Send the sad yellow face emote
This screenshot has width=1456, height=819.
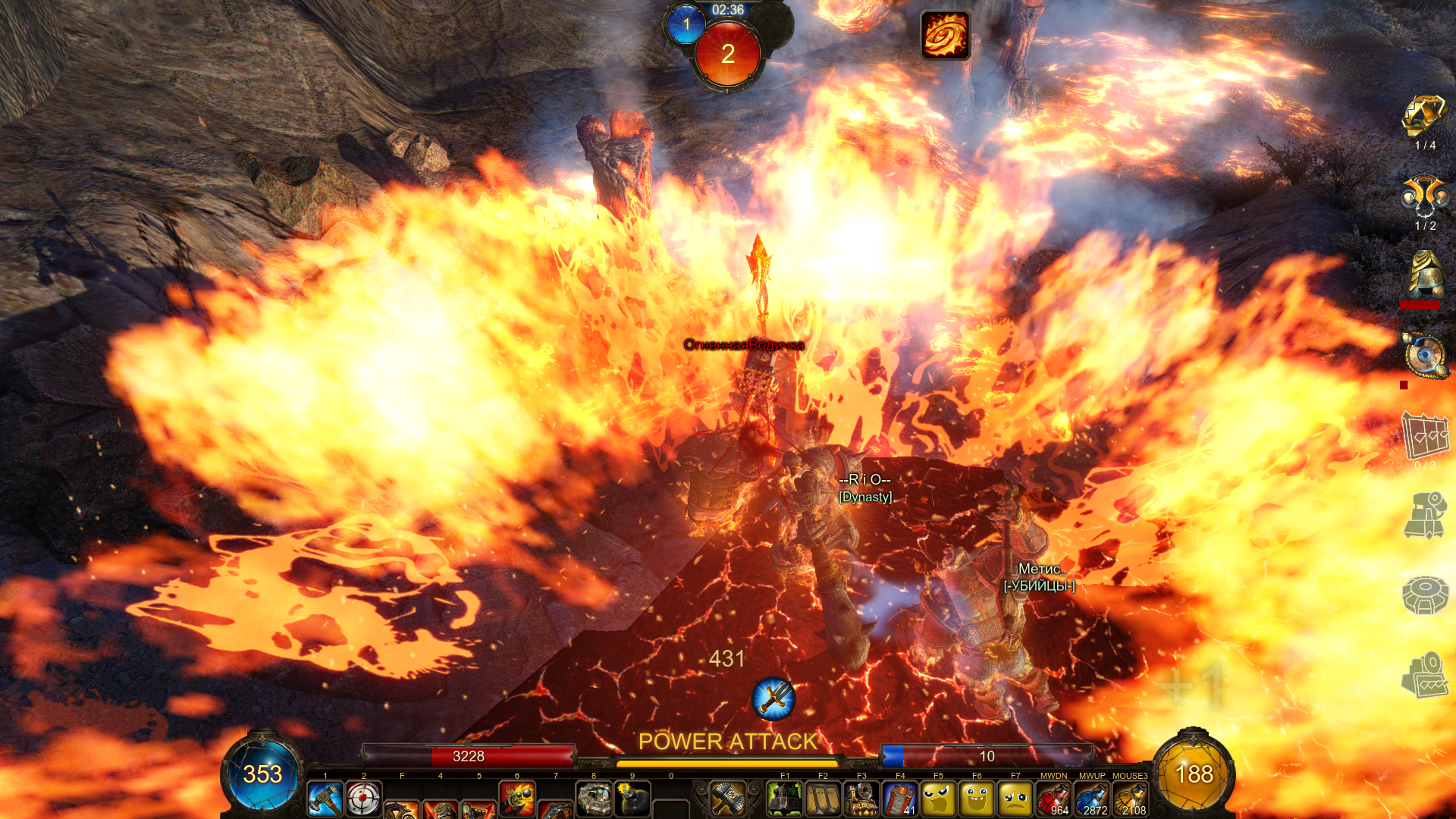(1015, 799)
